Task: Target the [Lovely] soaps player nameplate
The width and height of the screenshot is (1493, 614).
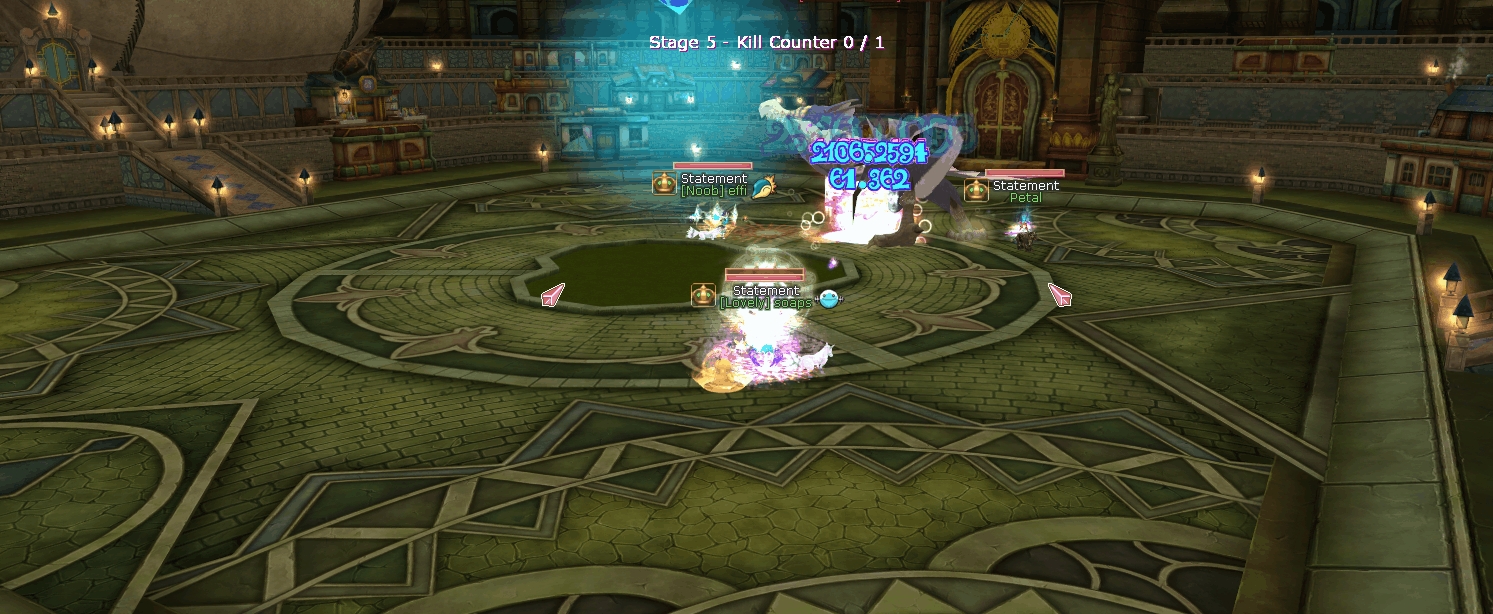Action: [x=765, y=303]
